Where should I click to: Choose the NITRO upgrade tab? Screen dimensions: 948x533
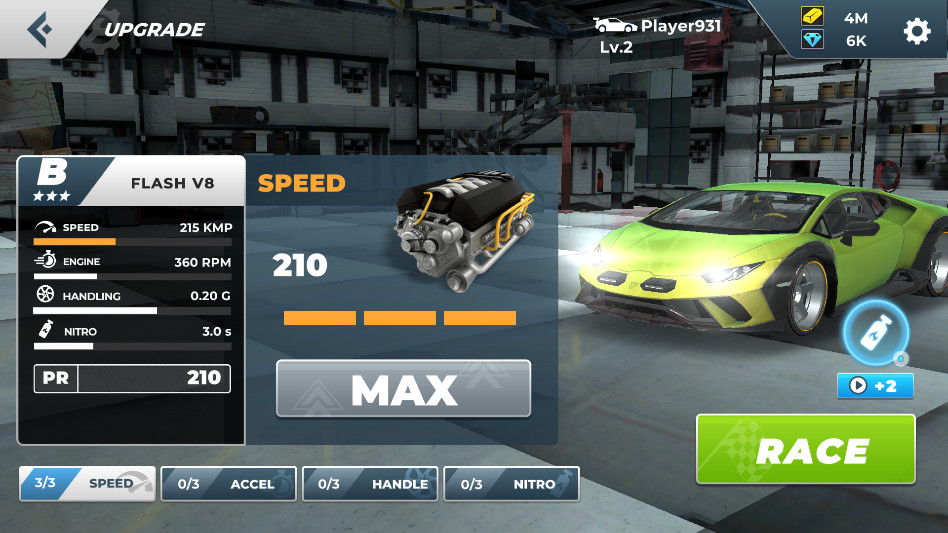[x=511, y=484]
